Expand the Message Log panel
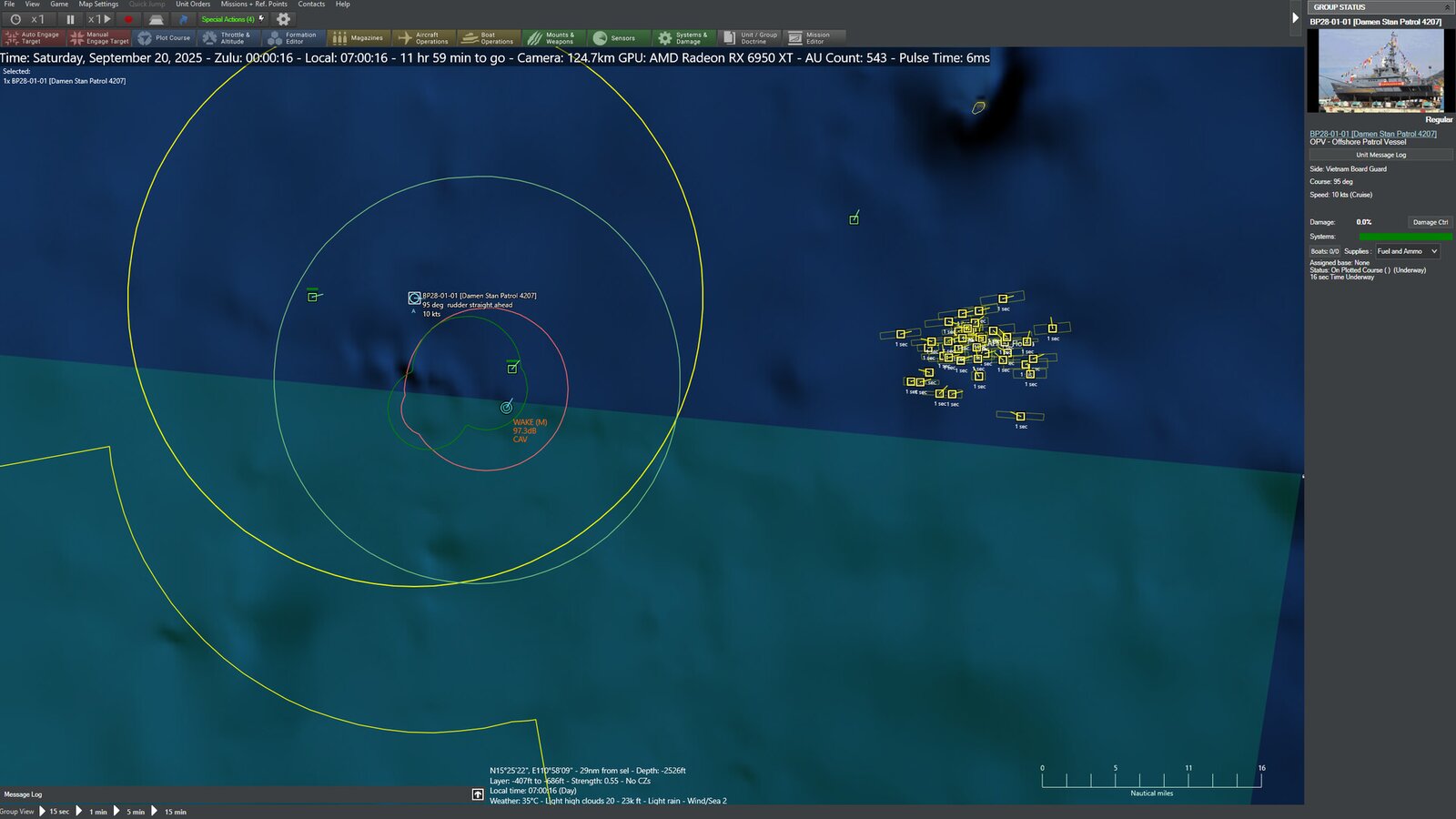This screenshot has width=1456, height=819. click(x=478, y=794)
